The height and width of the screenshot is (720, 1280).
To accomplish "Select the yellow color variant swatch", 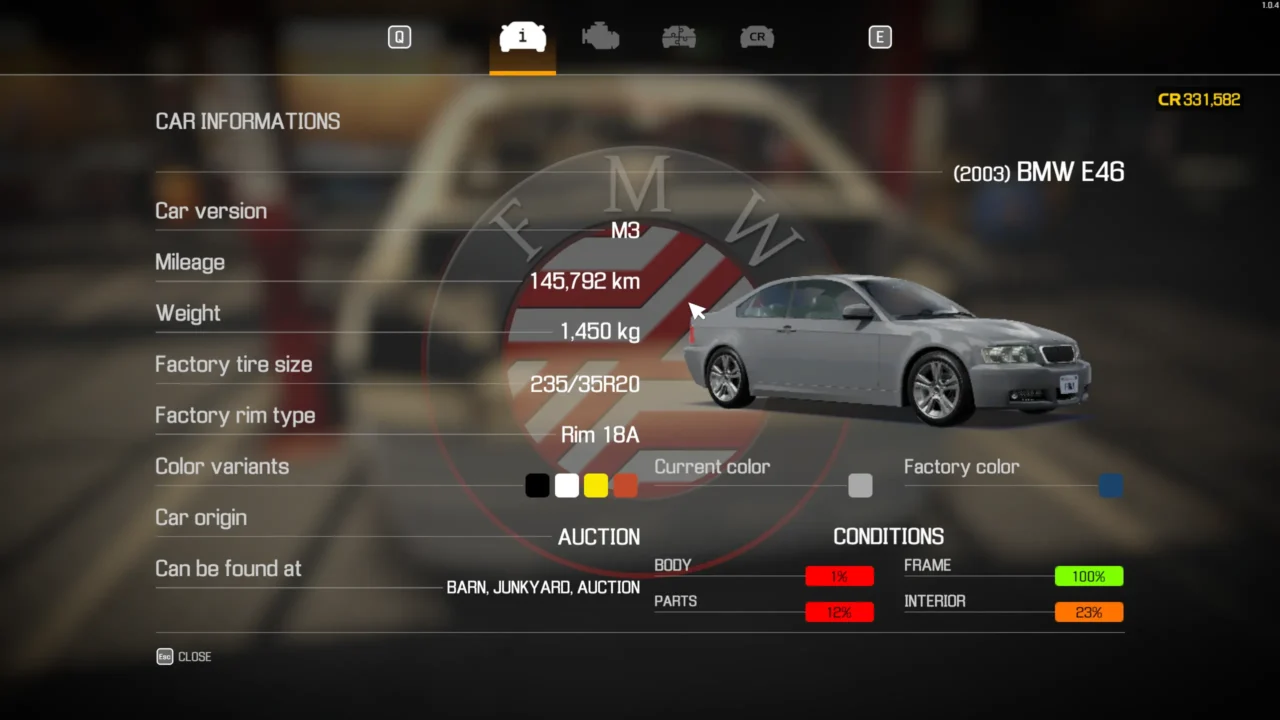I will [596, 485].
